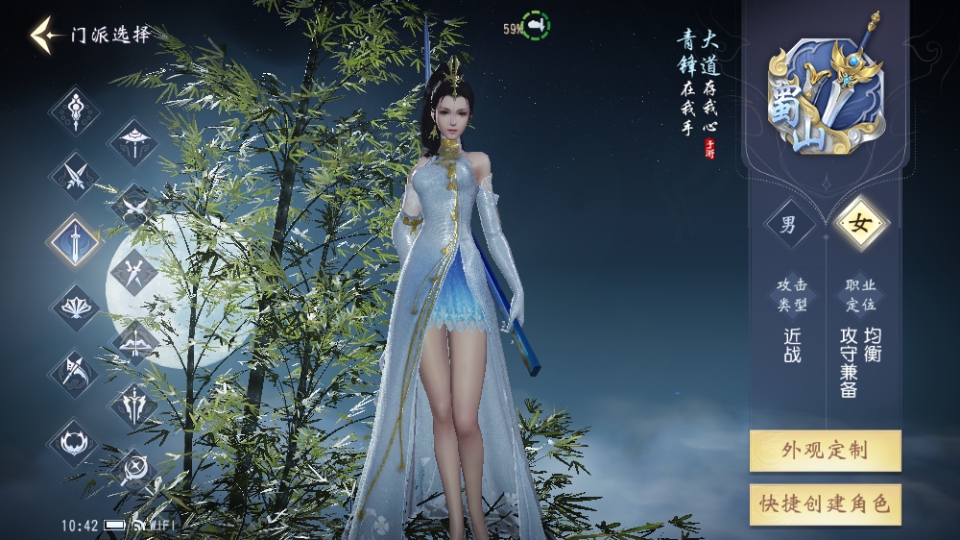960x540 pixels.
Task: Choose the circular ring blade sect icon
Action: pos(75,440)
